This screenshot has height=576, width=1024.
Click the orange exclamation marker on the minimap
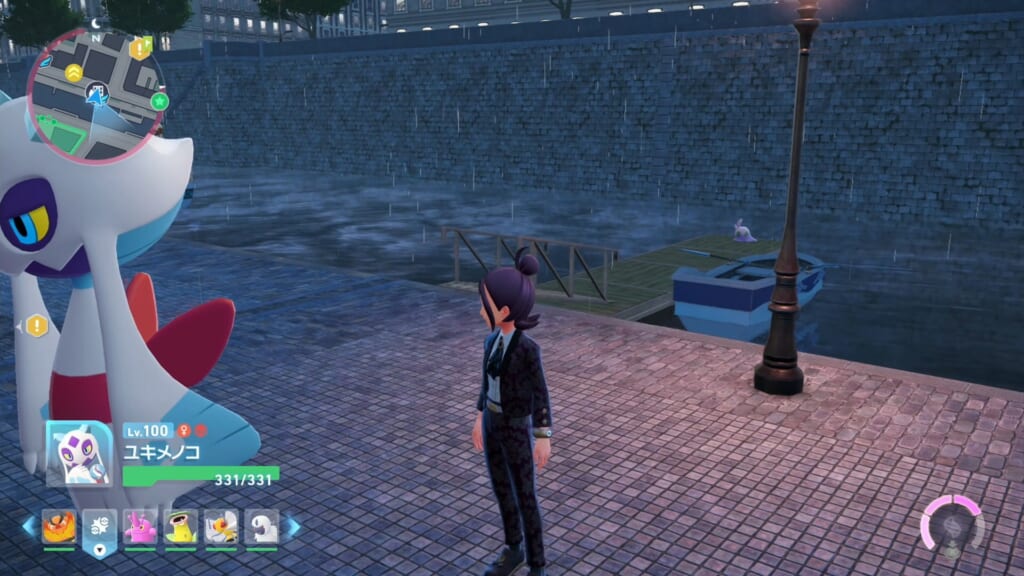[x=141, y=48]
